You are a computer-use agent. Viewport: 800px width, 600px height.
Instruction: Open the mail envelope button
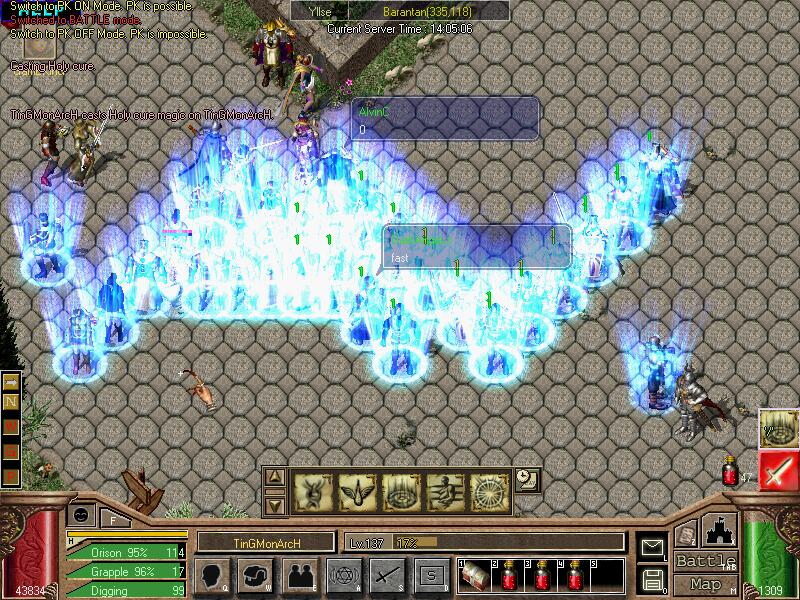click(x=653, y=546)
